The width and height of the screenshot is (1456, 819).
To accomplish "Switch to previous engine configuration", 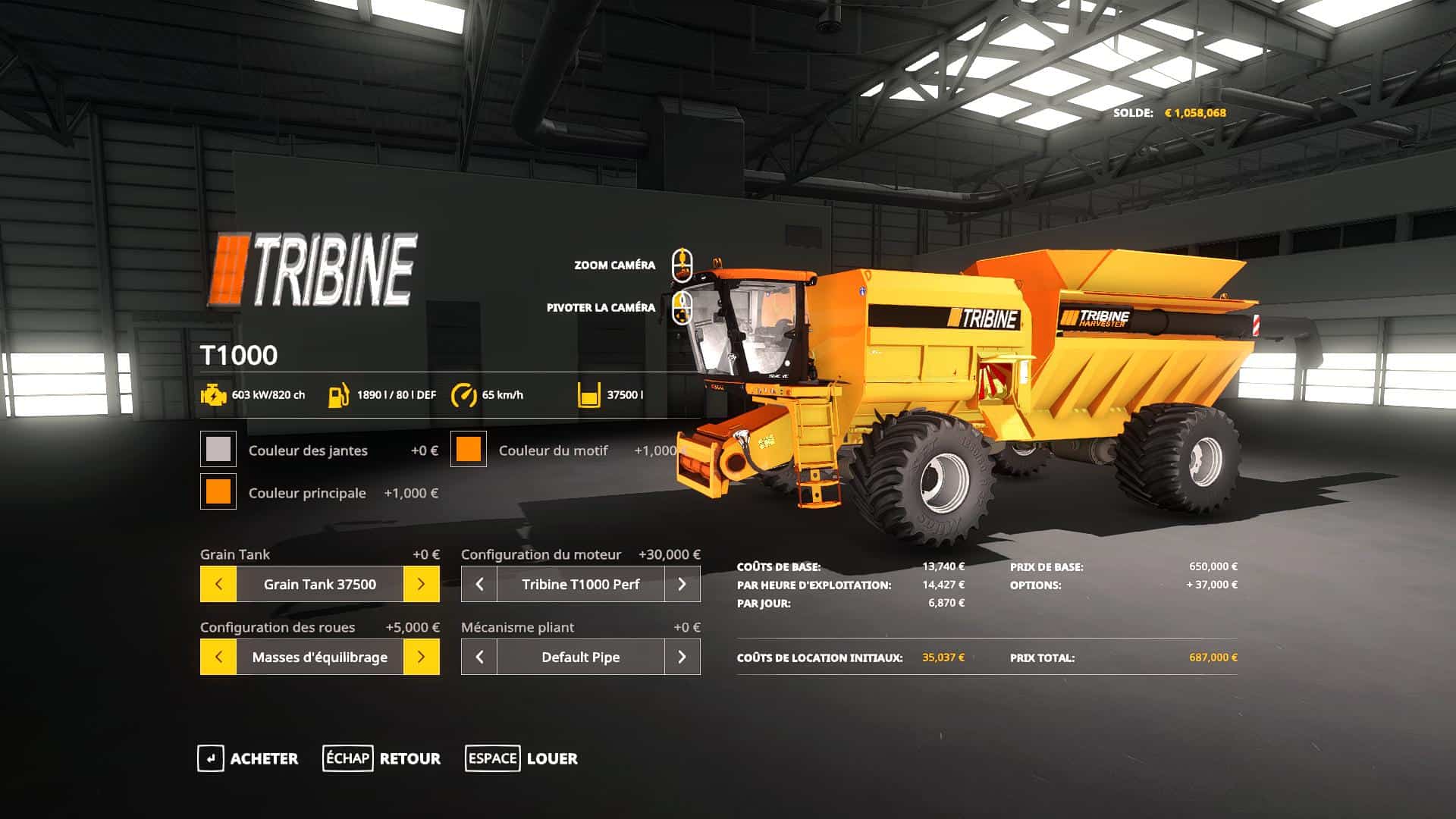I will point(479,584).
